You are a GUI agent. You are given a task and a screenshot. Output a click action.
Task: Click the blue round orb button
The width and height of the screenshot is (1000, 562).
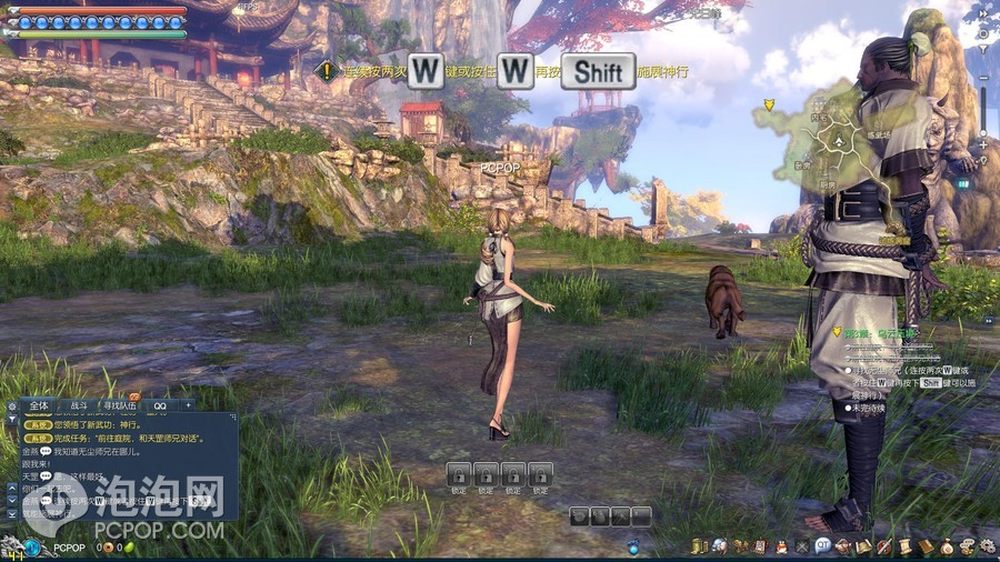tap(33, 547)
